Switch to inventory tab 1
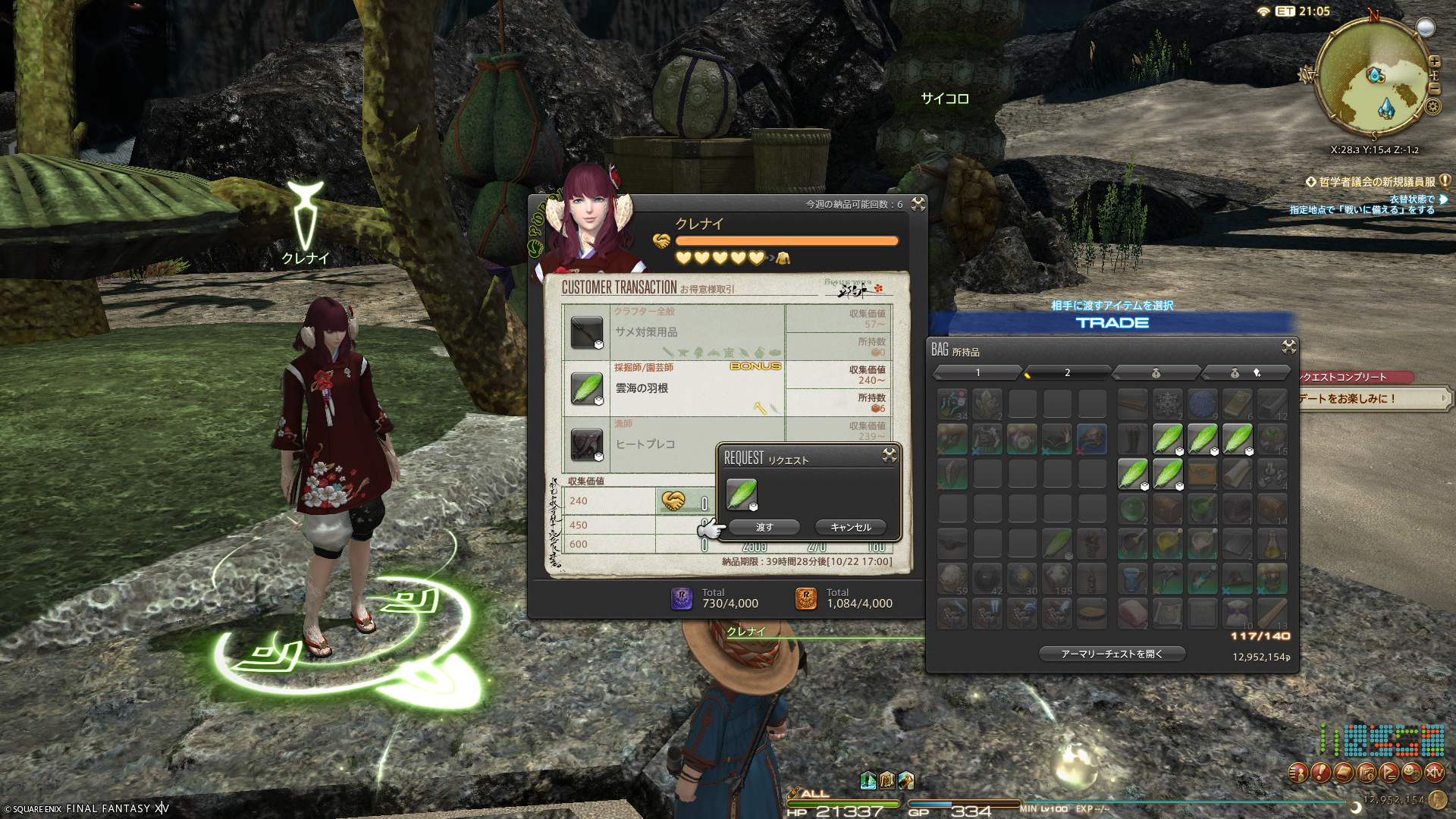 point(977,372)
